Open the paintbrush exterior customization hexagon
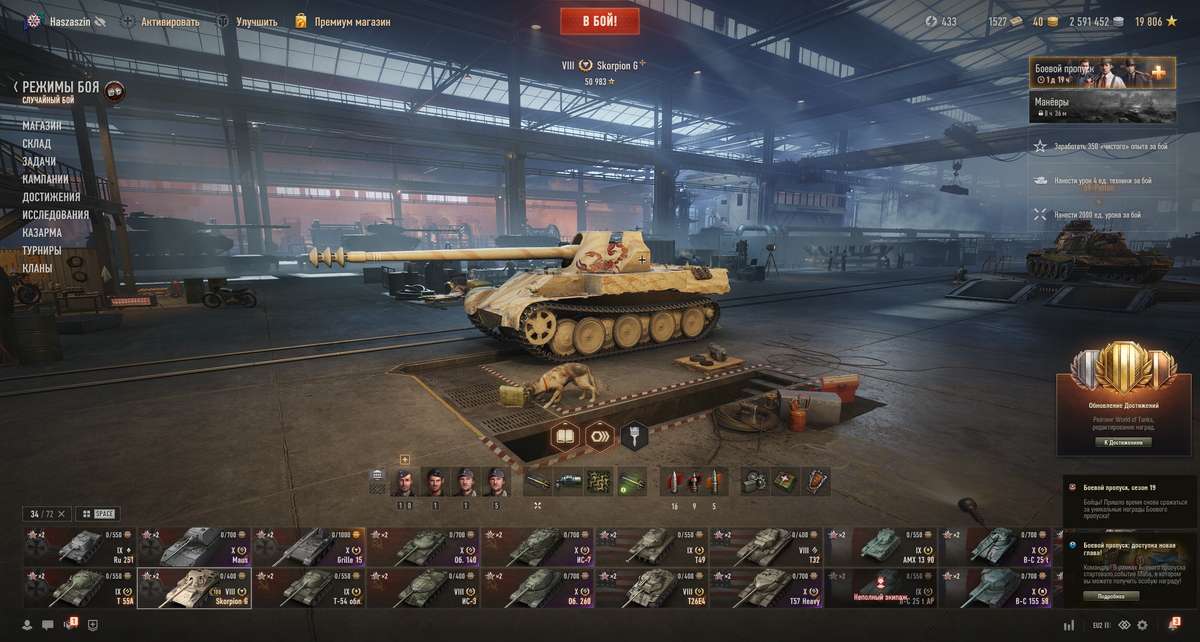Viewport: 1200px width, 642px height. coord(635,436)
